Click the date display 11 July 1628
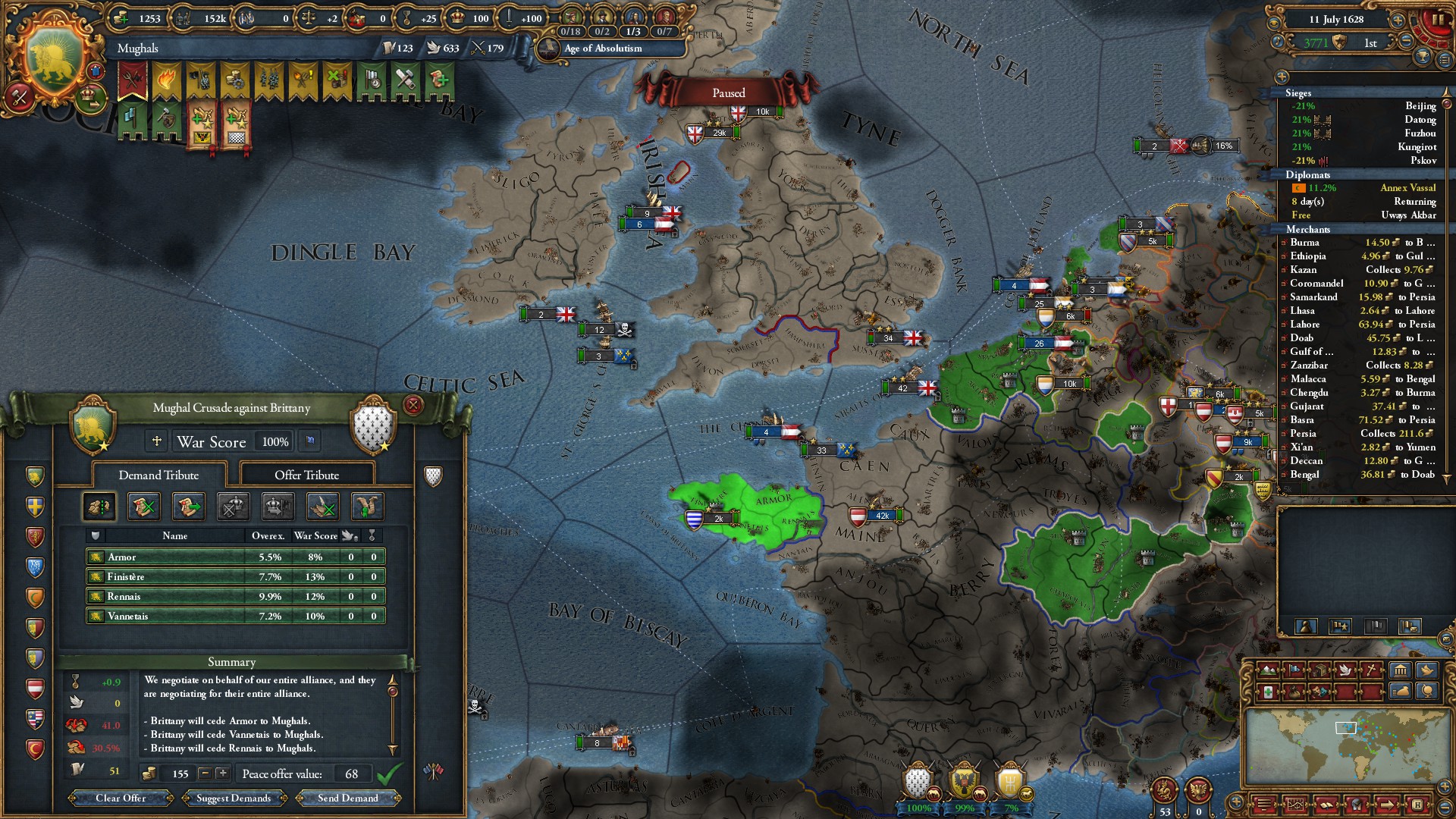This screenshot has width=1456, height=819. (x=1335, y=20)
